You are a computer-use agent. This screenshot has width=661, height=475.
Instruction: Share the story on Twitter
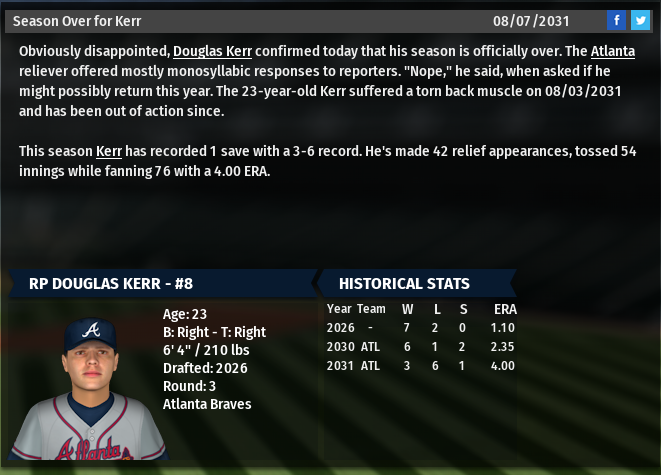click(x=640, y=20)
